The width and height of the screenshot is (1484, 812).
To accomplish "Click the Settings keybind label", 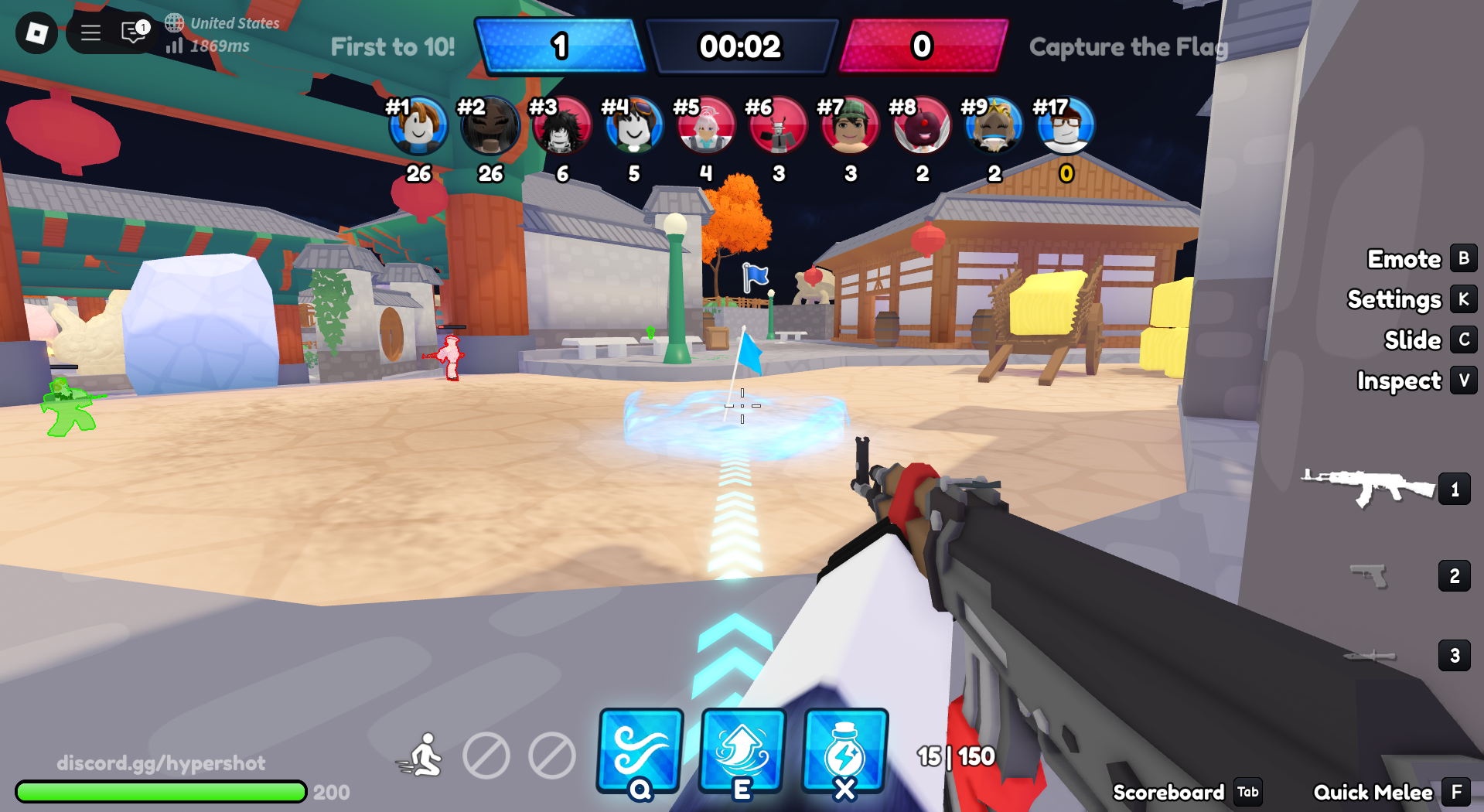I will click(1394, 299).
